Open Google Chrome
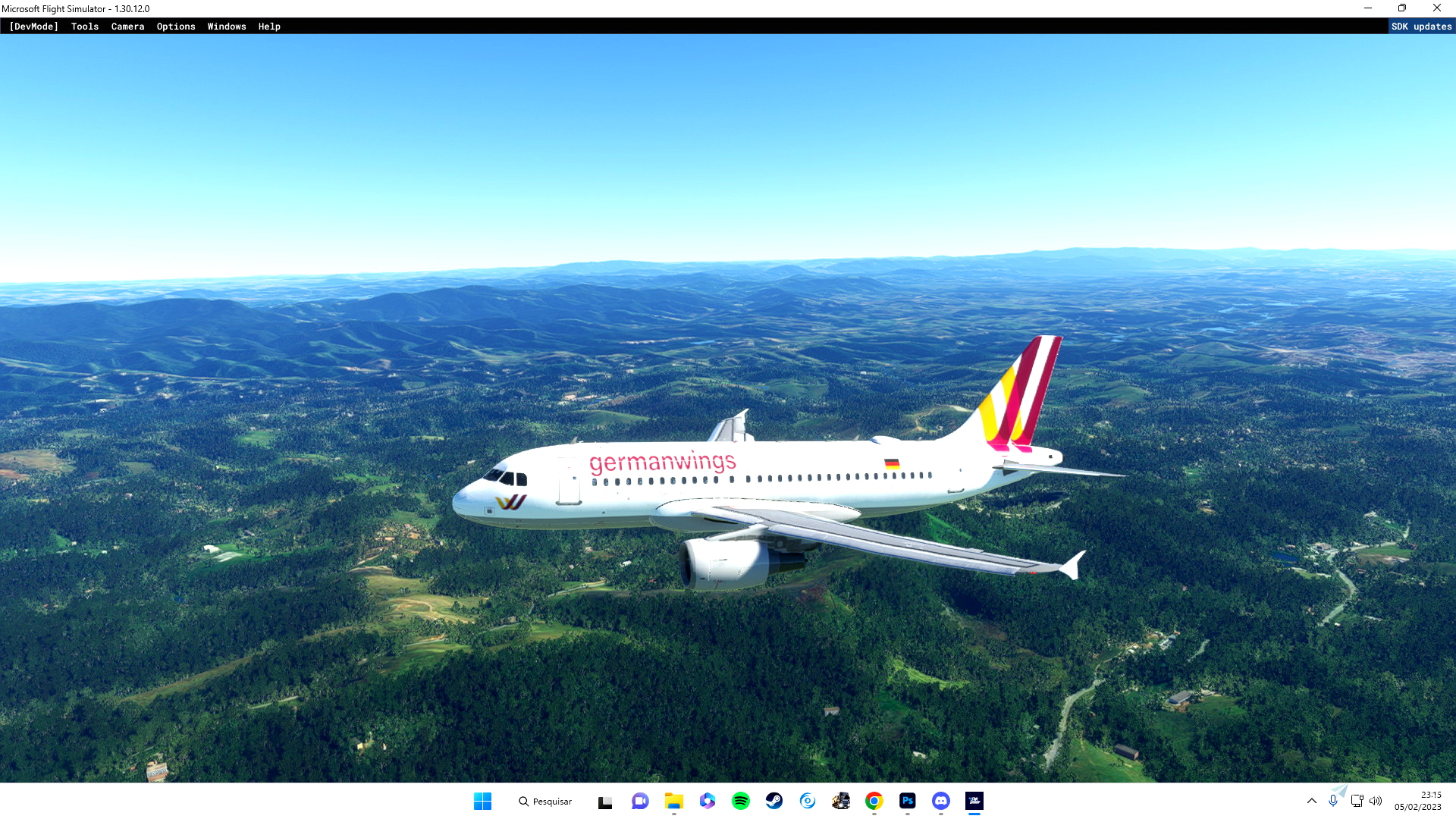 [874, 801]
